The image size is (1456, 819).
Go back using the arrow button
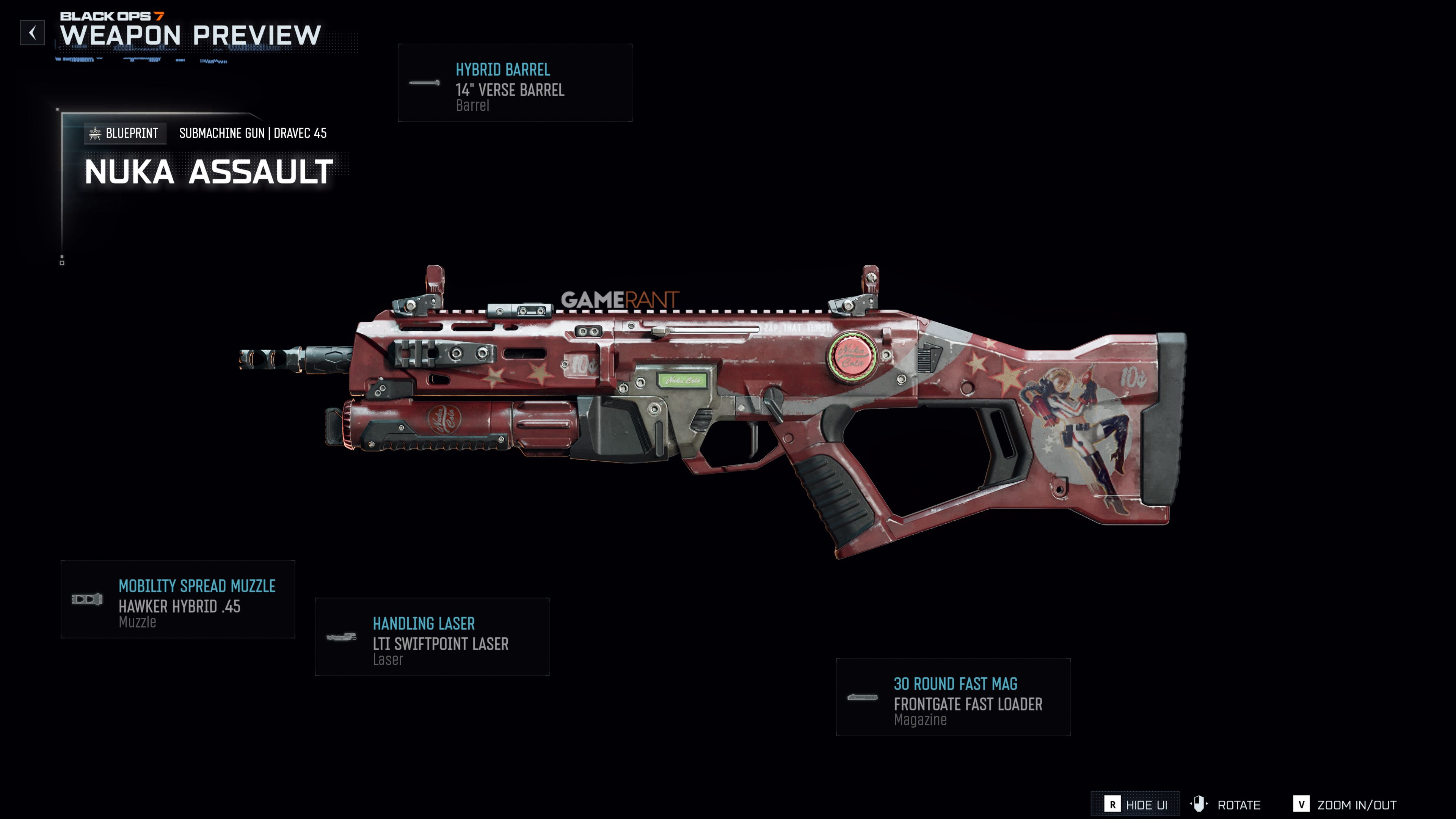click(32, 33)
